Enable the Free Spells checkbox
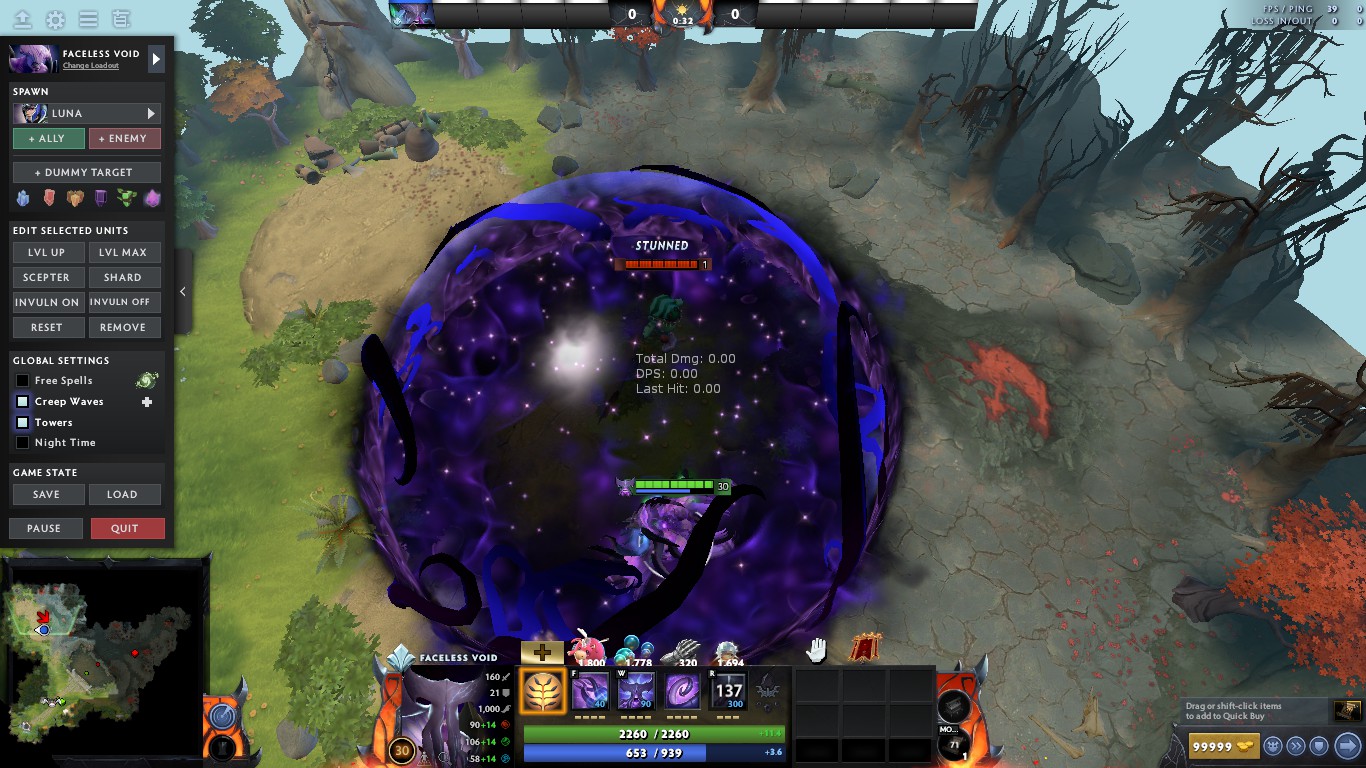 (x=21, y=380)
